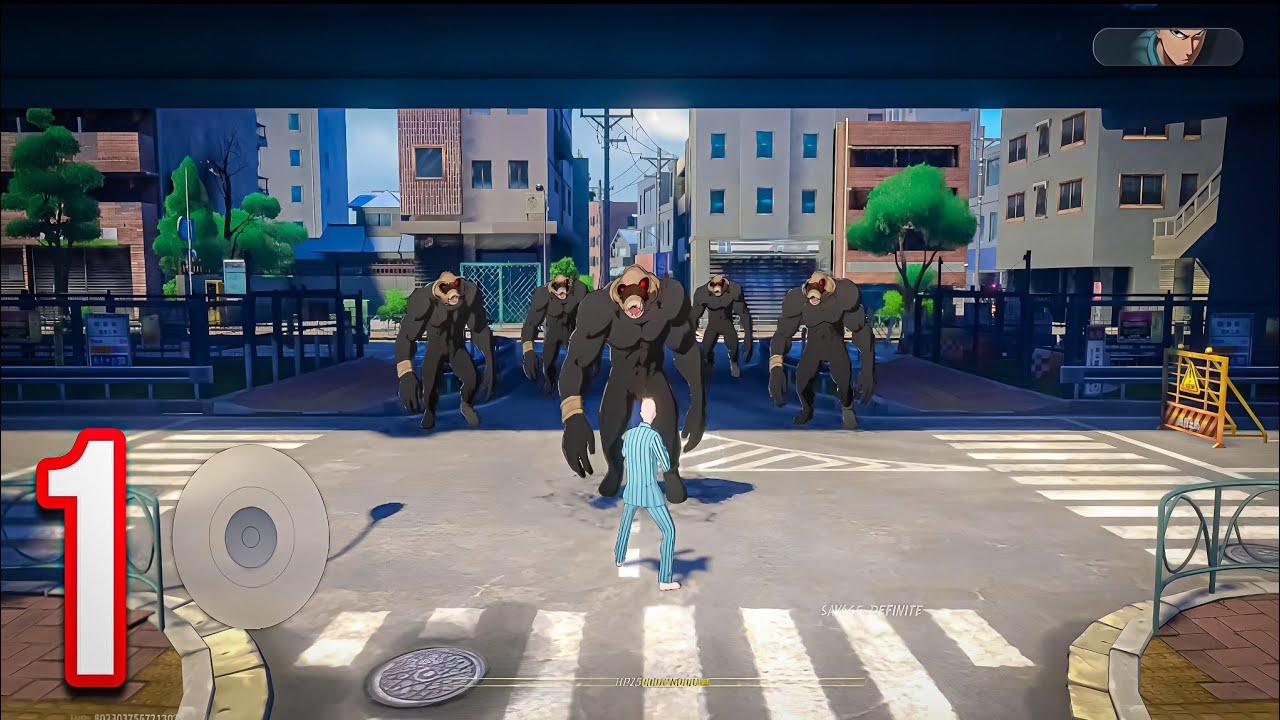Tap the inner circle of the joystick

click(248, 535)
